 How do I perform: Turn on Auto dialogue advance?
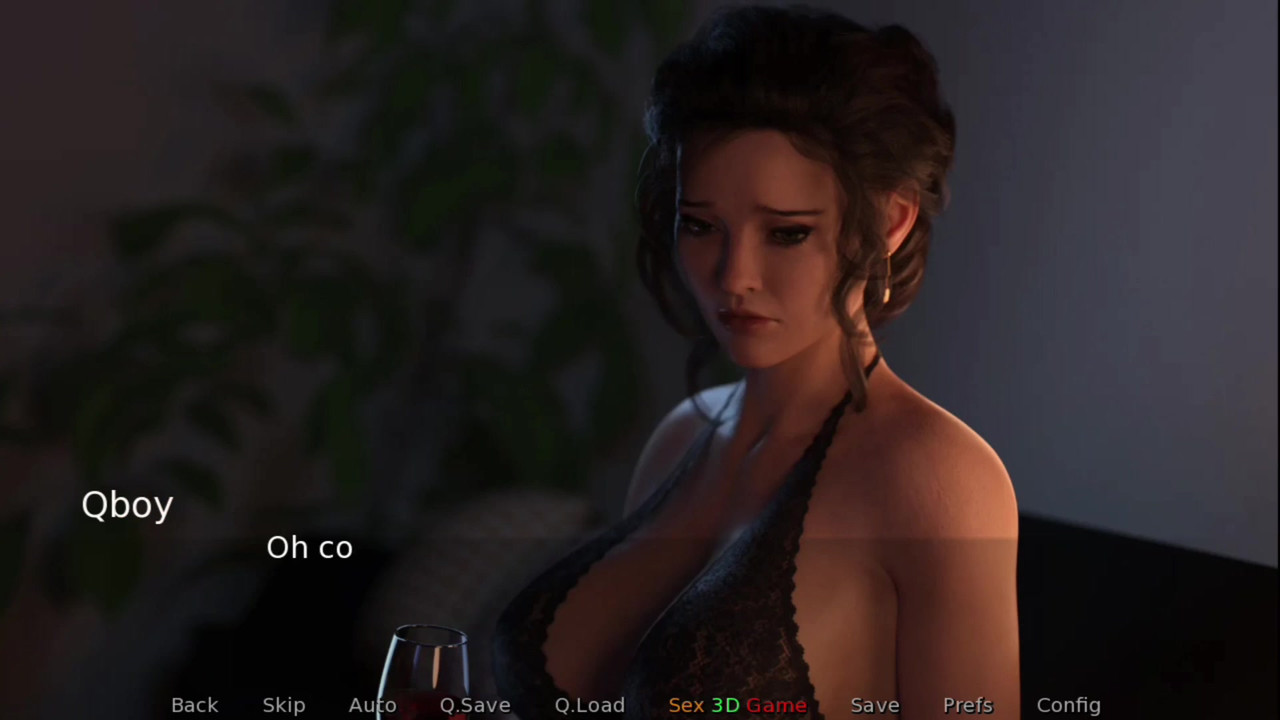coord(372,705)
